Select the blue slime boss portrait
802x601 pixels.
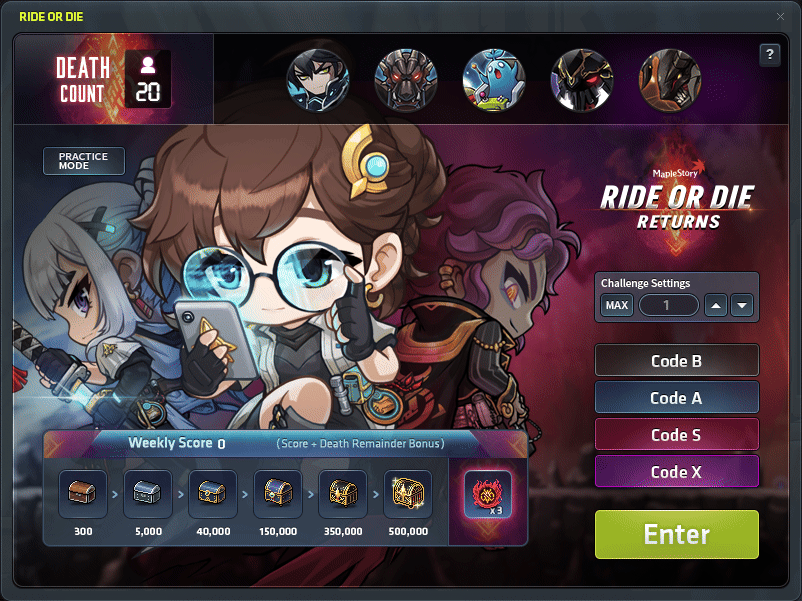(493, 79)
